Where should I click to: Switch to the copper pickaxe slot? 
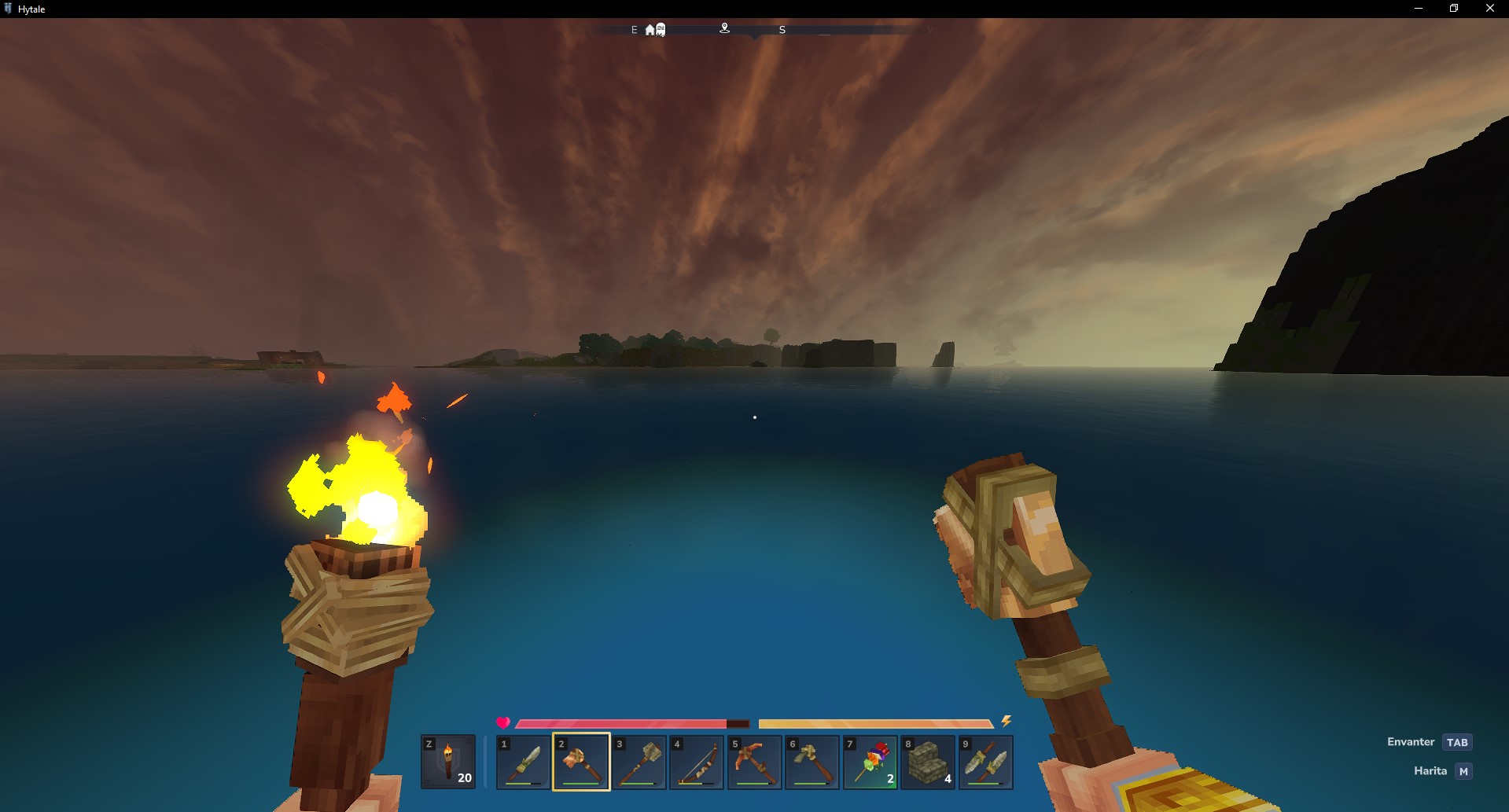coord(755,762)
